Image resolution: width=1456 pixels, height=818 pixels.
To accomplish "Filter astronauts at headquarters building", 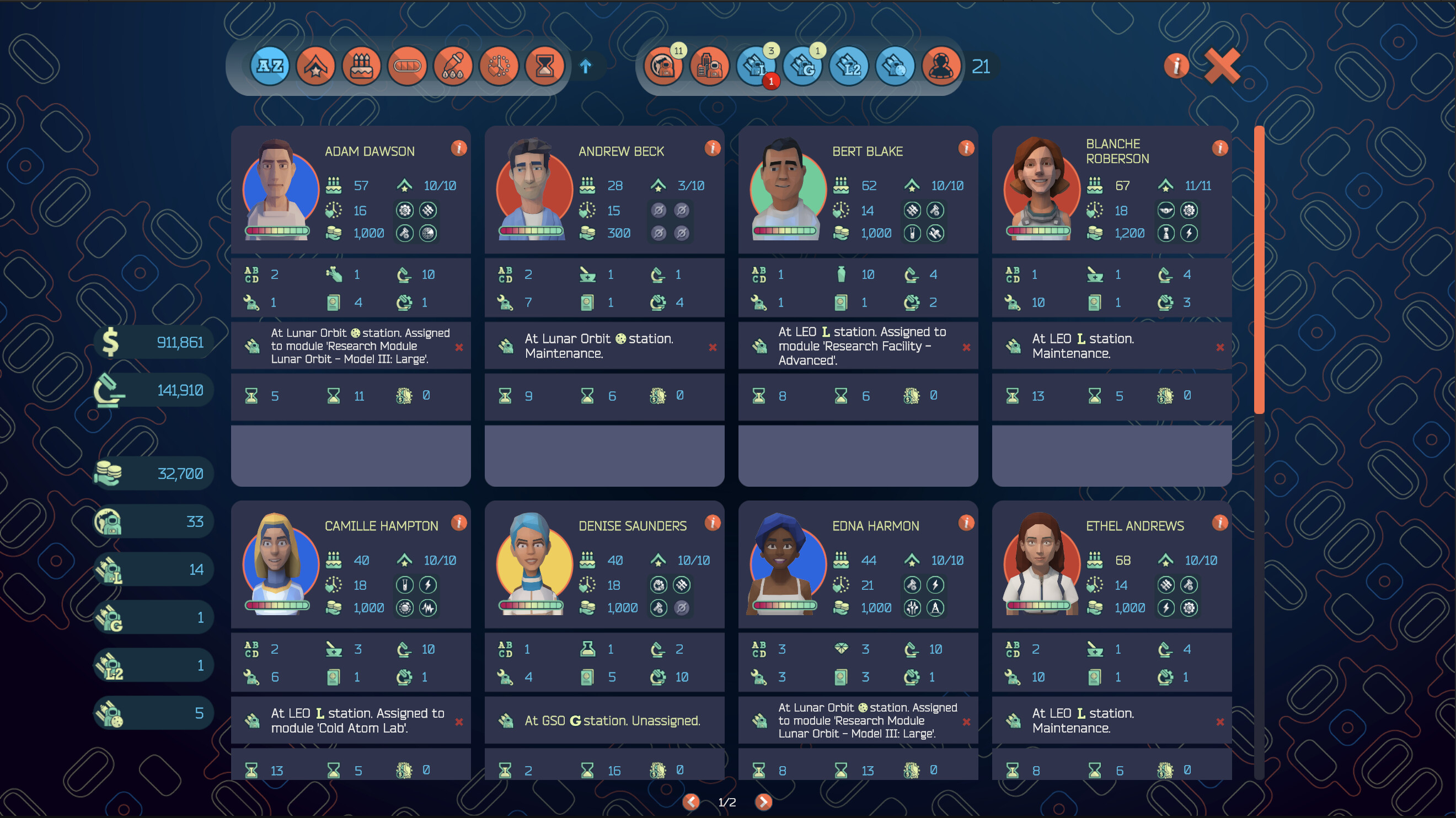I will pyautogui.click(x=709, y=67).
